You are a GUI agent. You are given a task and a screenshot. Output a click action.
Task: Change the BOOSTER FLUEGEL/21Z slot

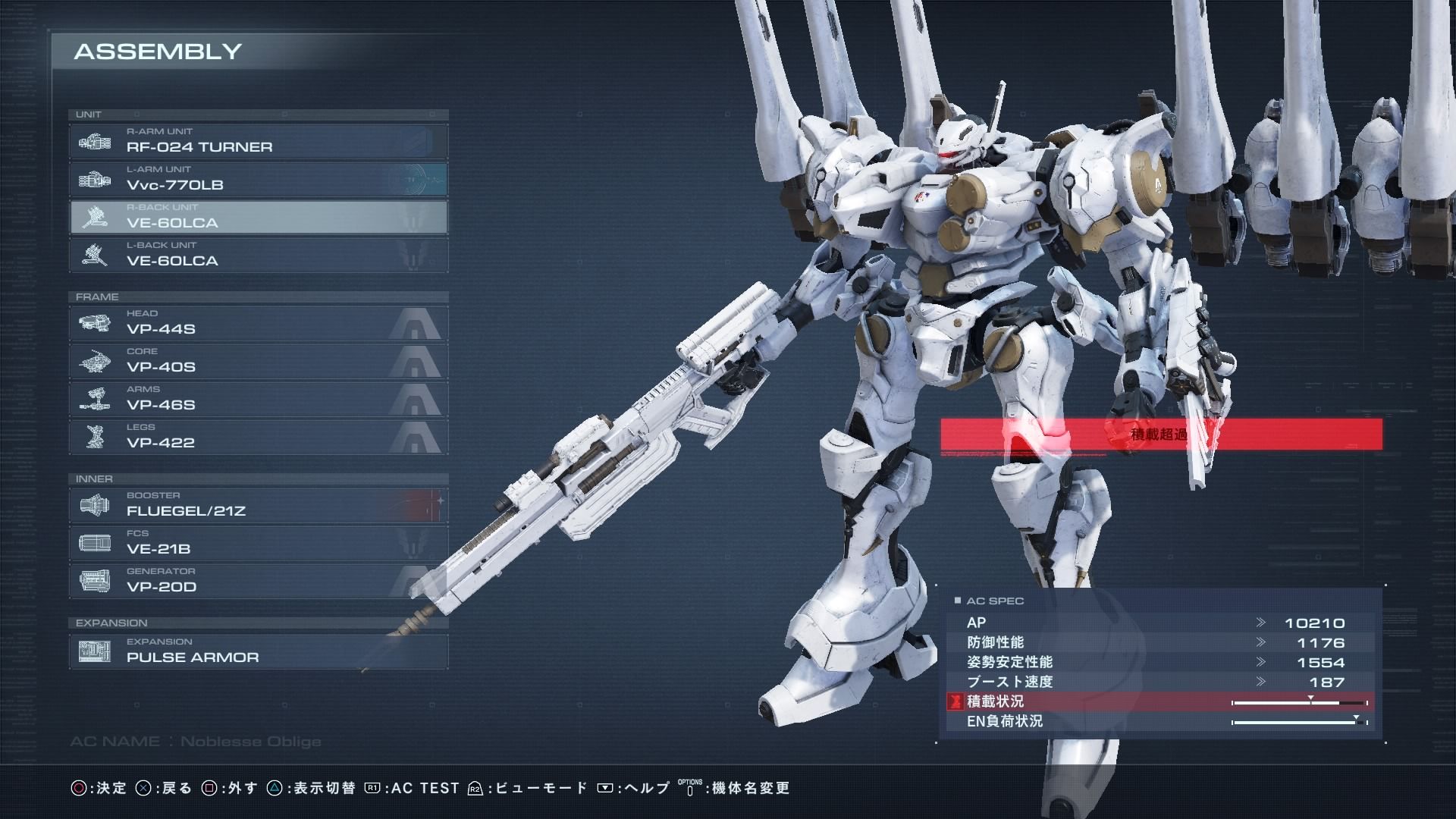pyautogui.click(x=258, y=505)
